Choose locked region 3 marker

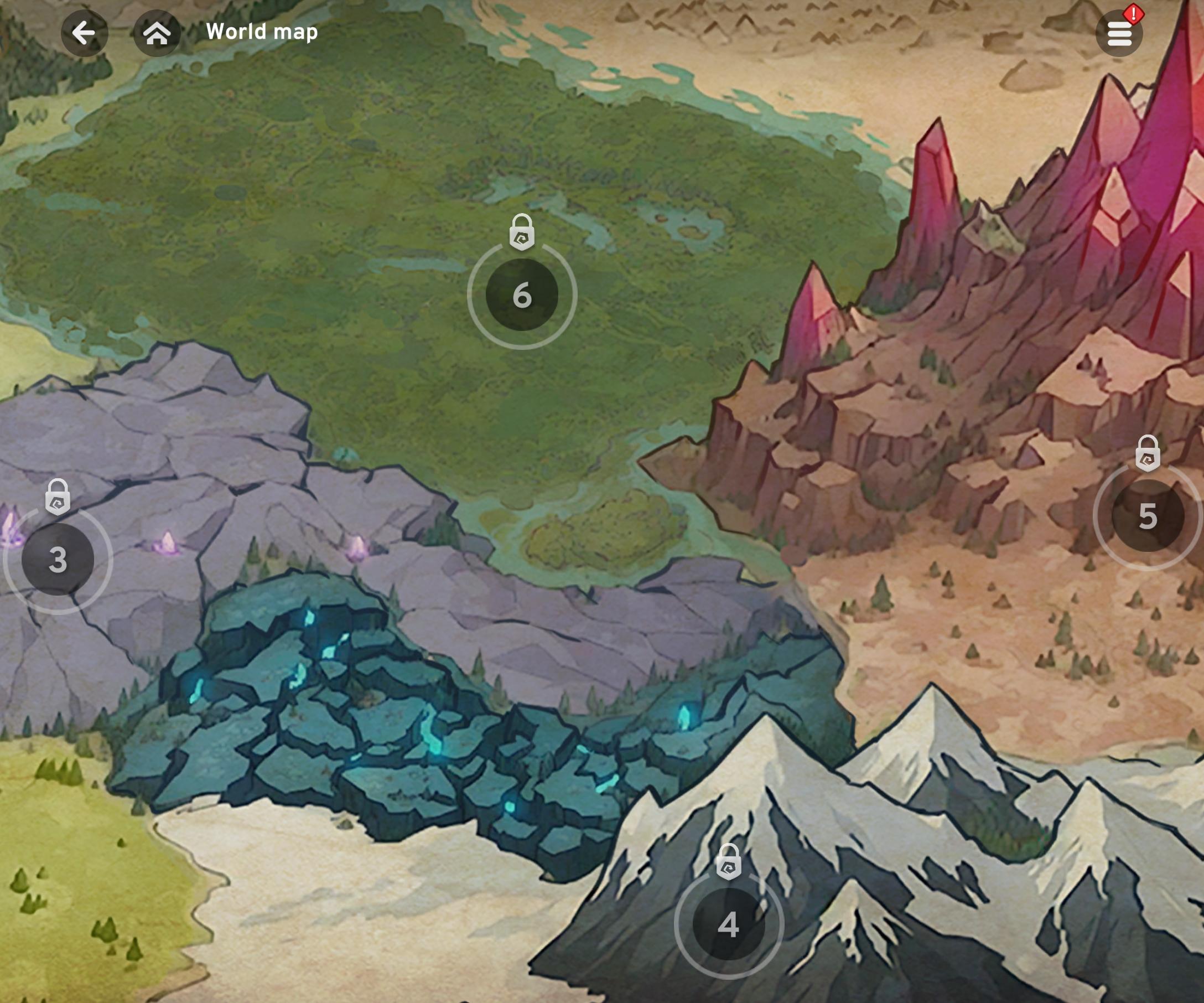(58, 559)
